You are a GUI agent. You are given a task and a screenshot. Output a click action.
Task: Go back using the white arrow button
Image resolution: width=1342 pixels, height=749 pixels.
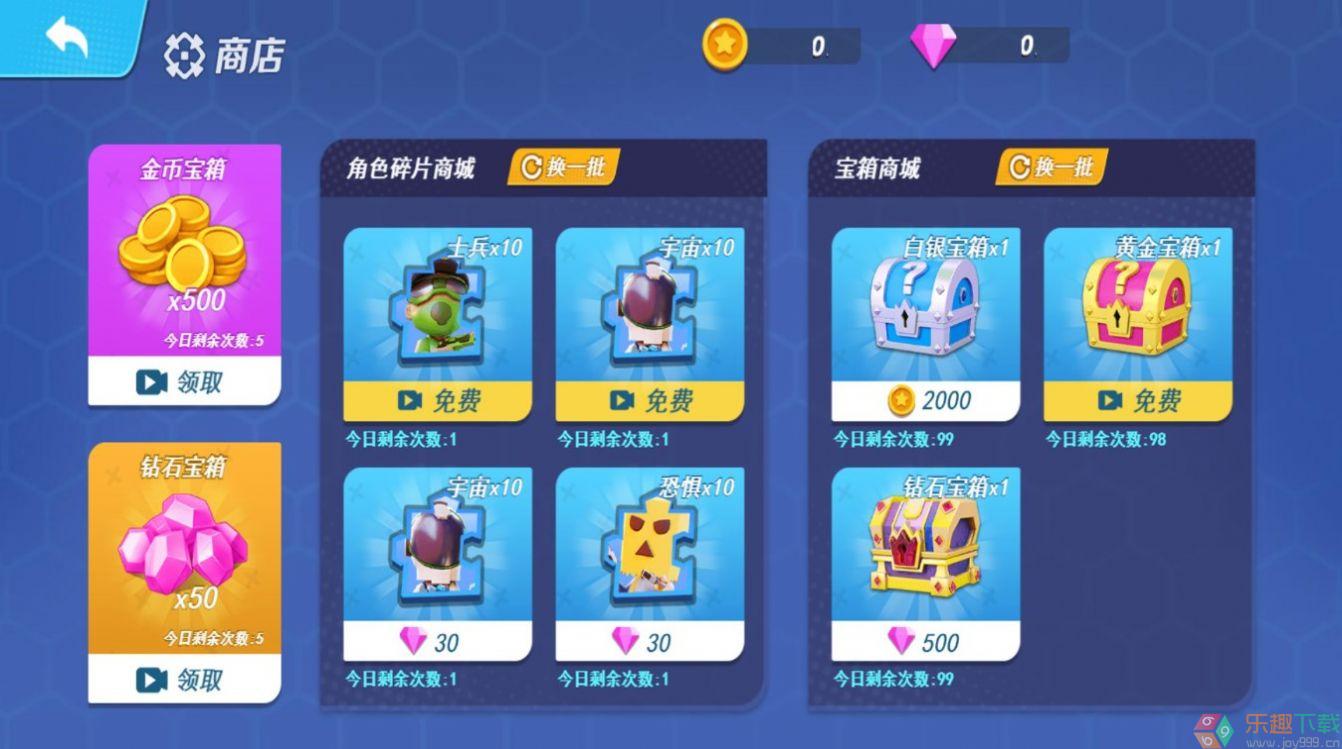point(67,38)
